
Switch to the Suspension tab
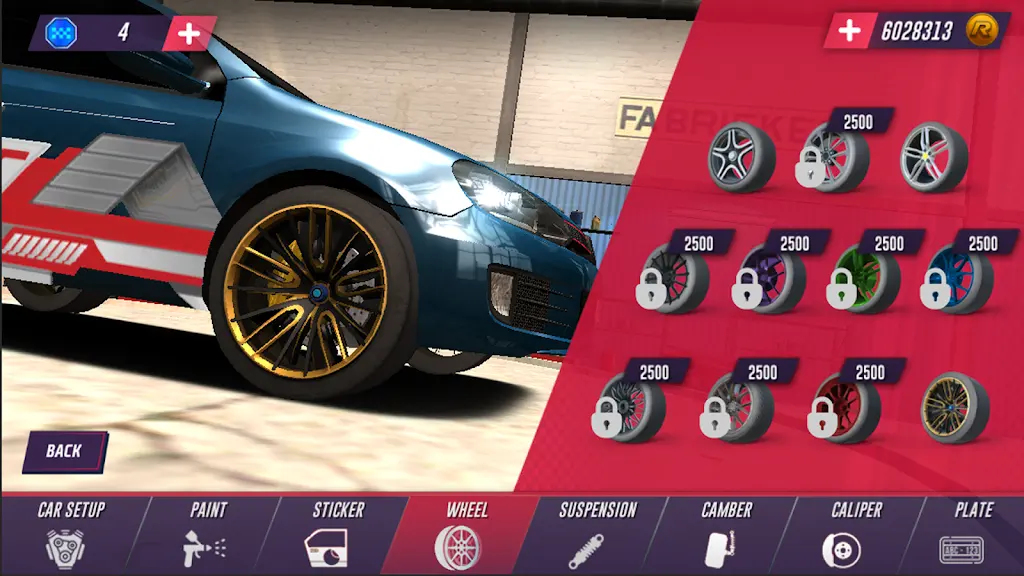[597, 534]
